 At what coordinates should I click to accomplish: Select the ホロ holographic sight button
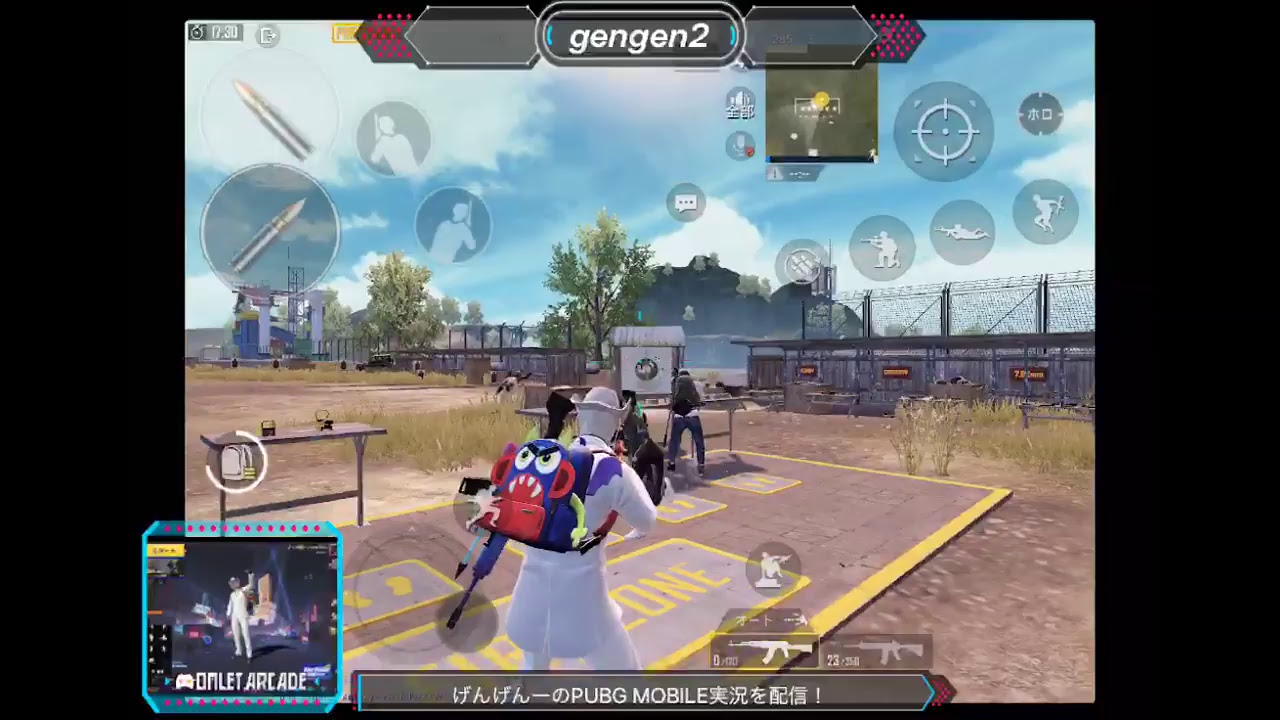click(x=1040, y=116)
